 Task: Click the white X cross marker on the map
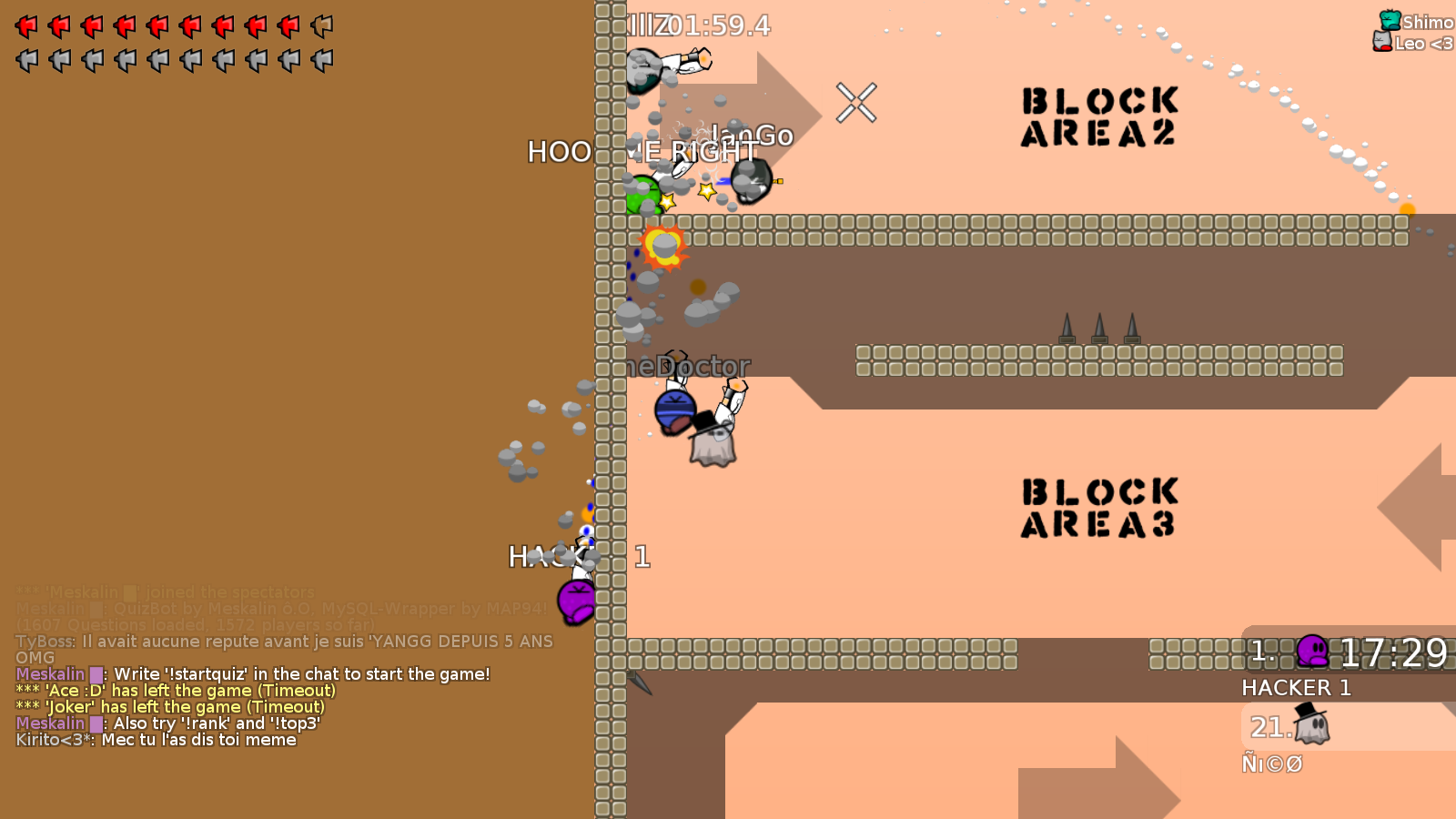tap(855, 103)
